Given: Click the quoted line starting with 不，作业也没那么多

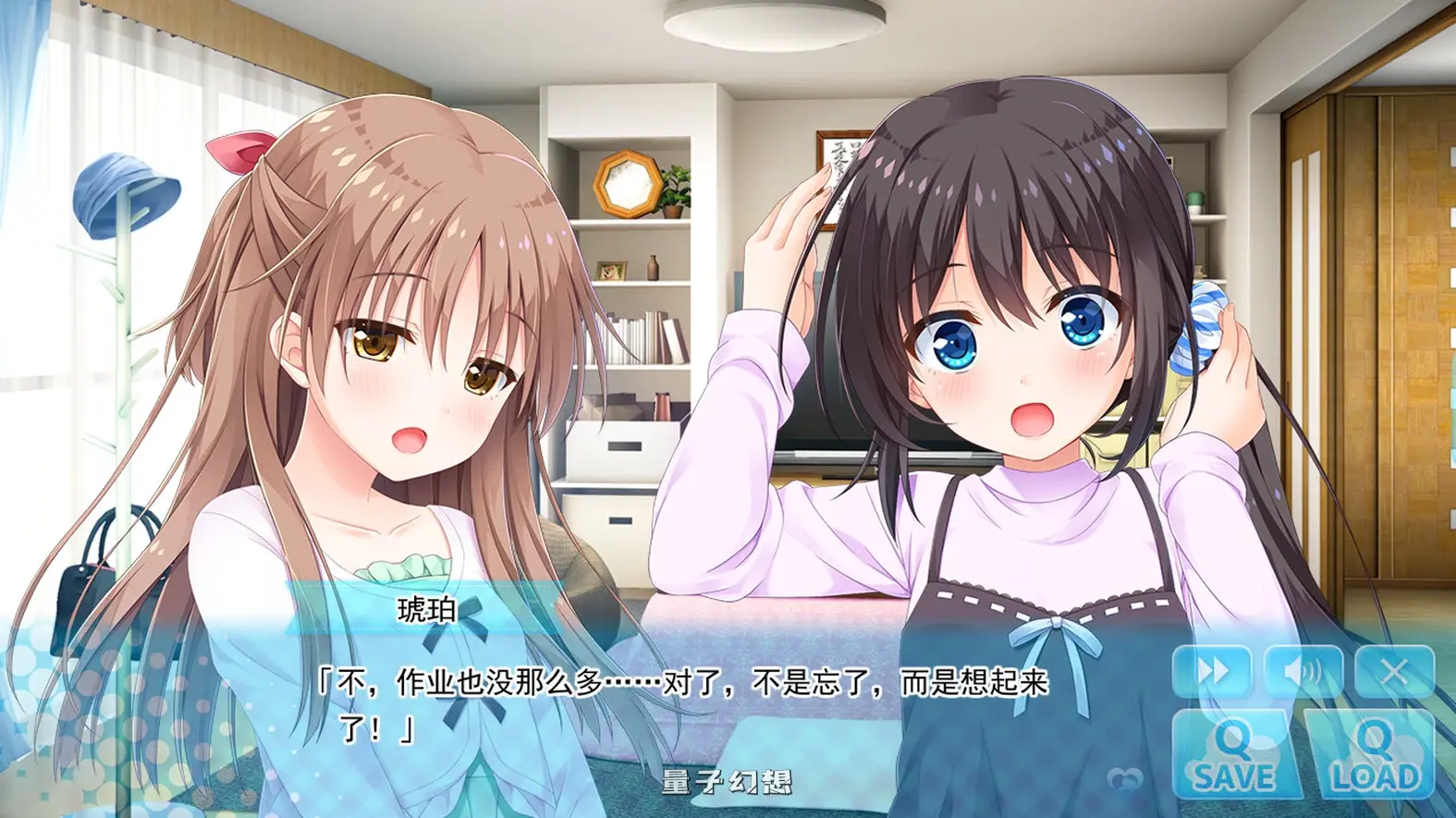Looking at the screenshot, I should click(x=684, y=684).
